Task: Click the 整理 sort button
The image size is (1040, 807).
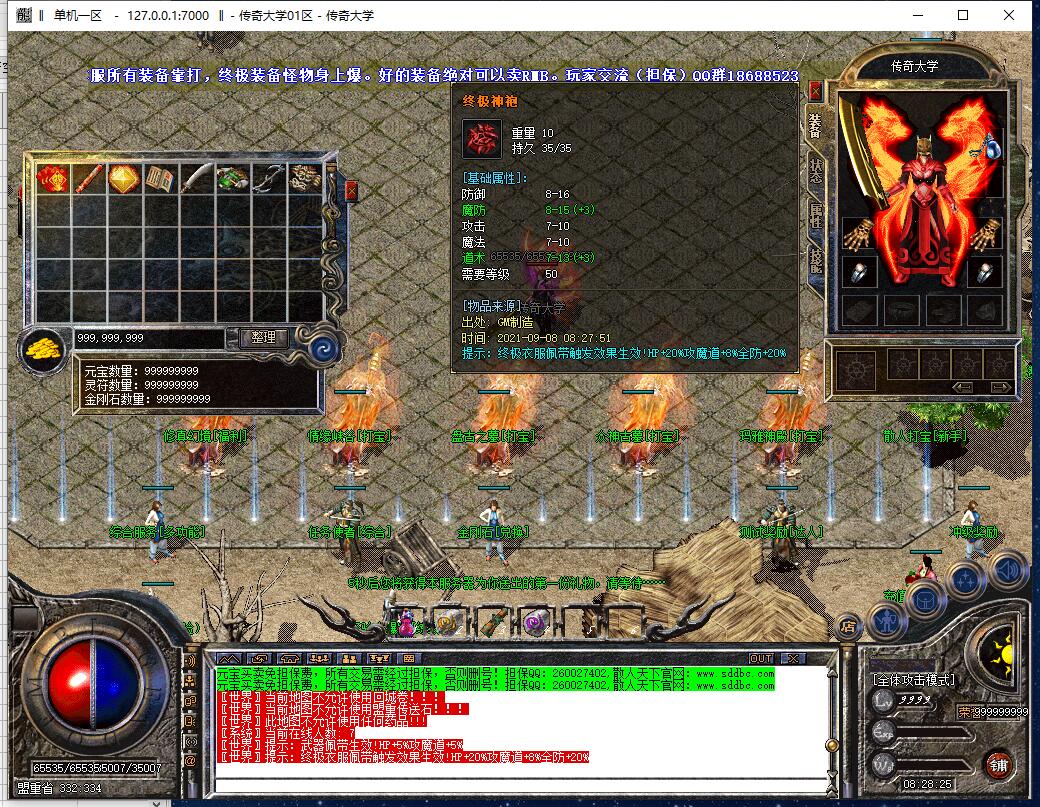Action: [264, 339]
